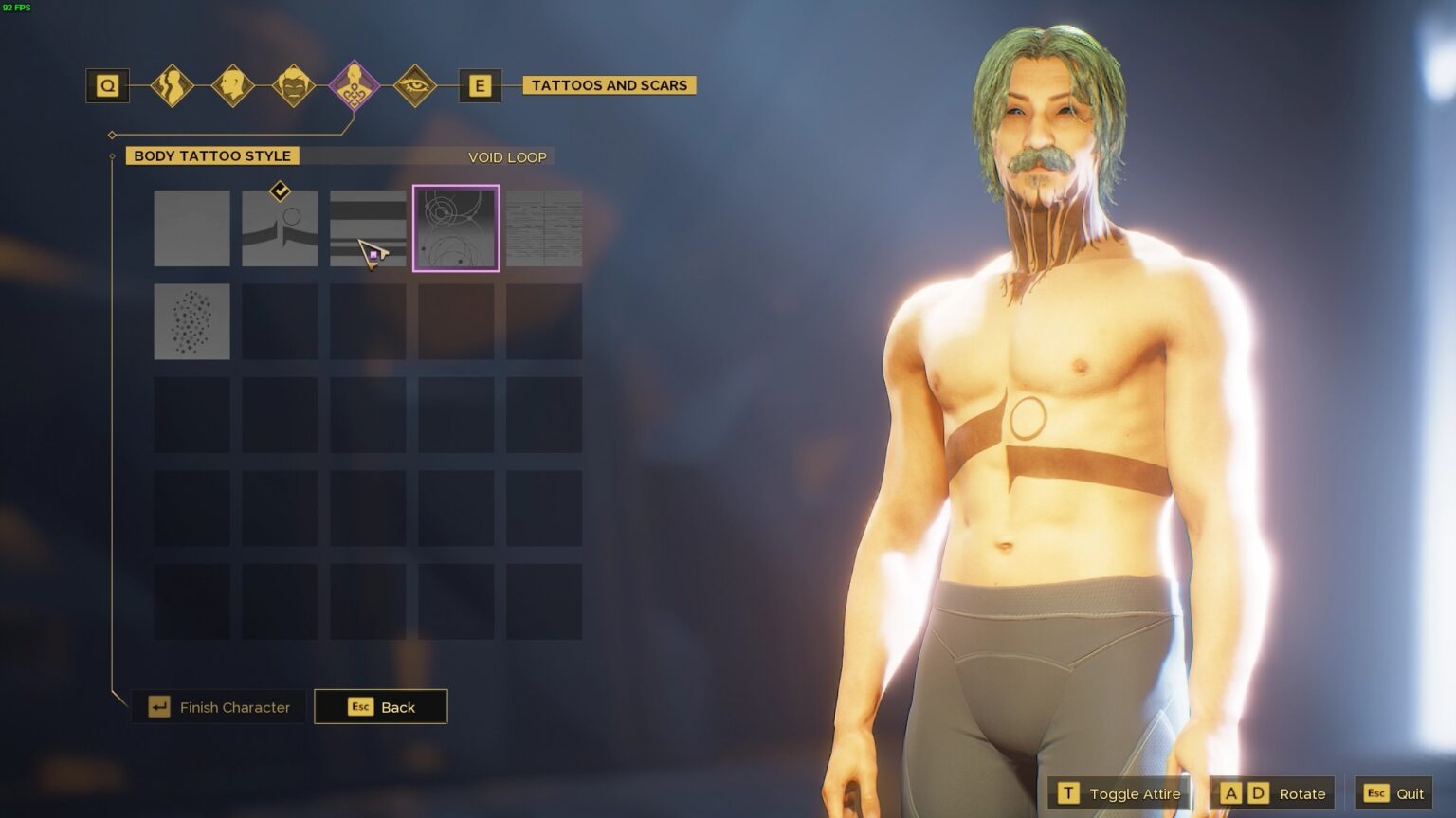Image resolution: width=1456 pixels, height=818 pixels.
Task: Re-select the checked circle chest tattoo style
Action: tap(279, 227)
